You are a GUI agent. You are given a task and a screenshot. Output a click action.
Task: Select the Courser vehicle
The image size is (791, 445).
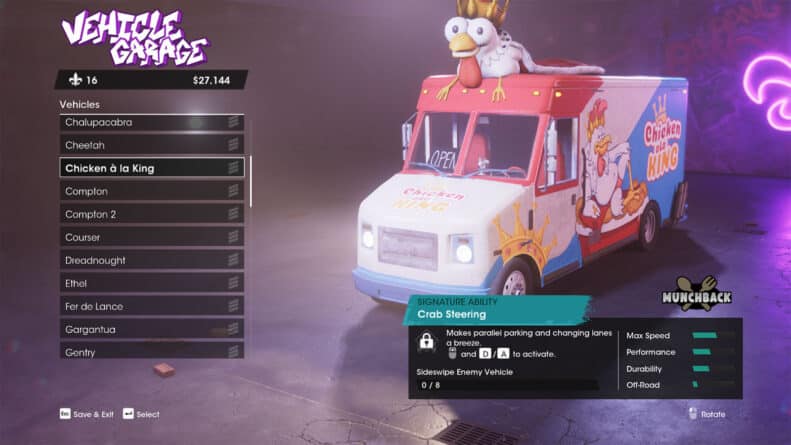(151, 237)
